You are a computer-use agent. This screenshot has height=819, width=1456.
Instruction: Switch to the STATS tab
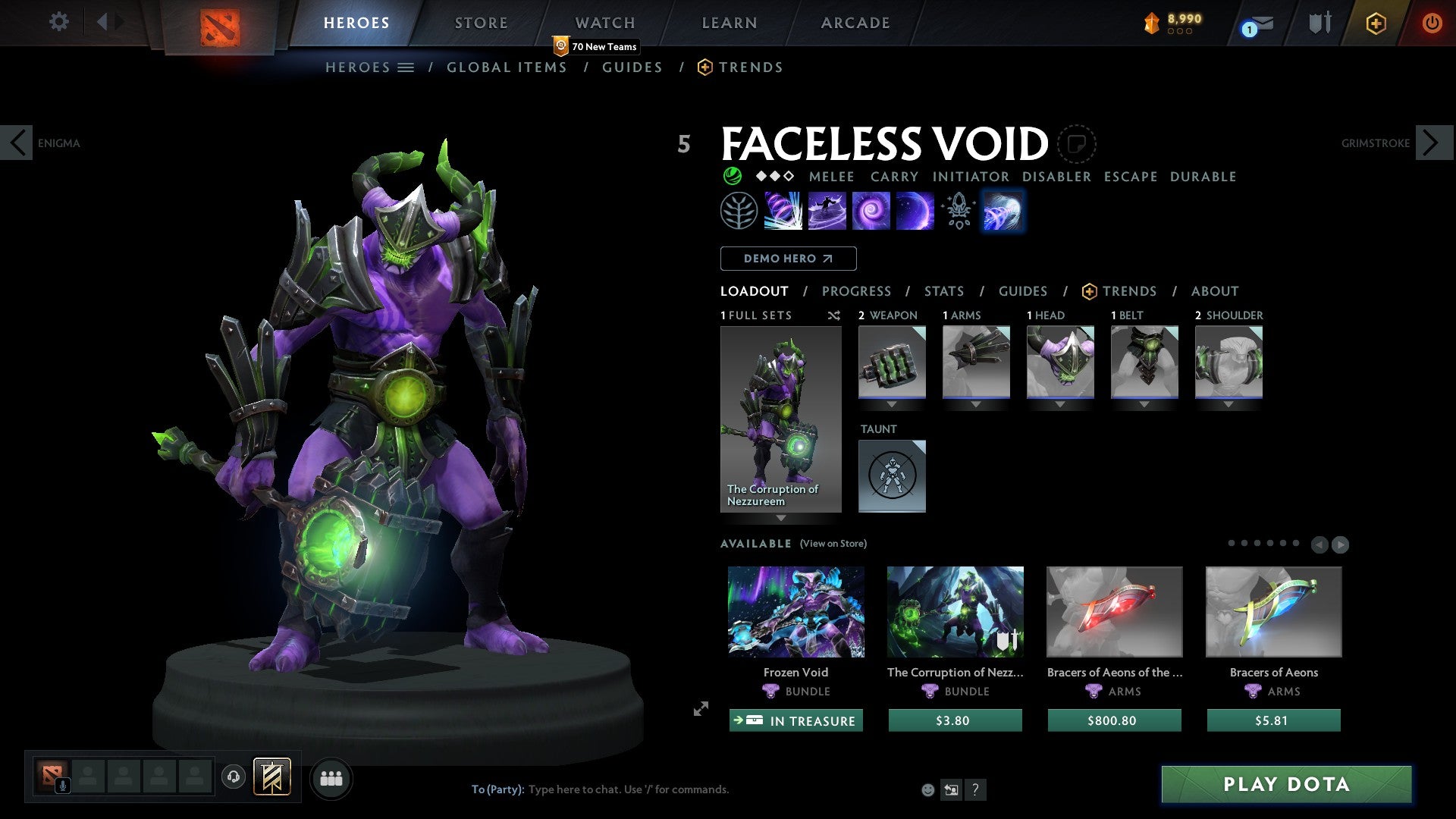[x=943, y=290]
